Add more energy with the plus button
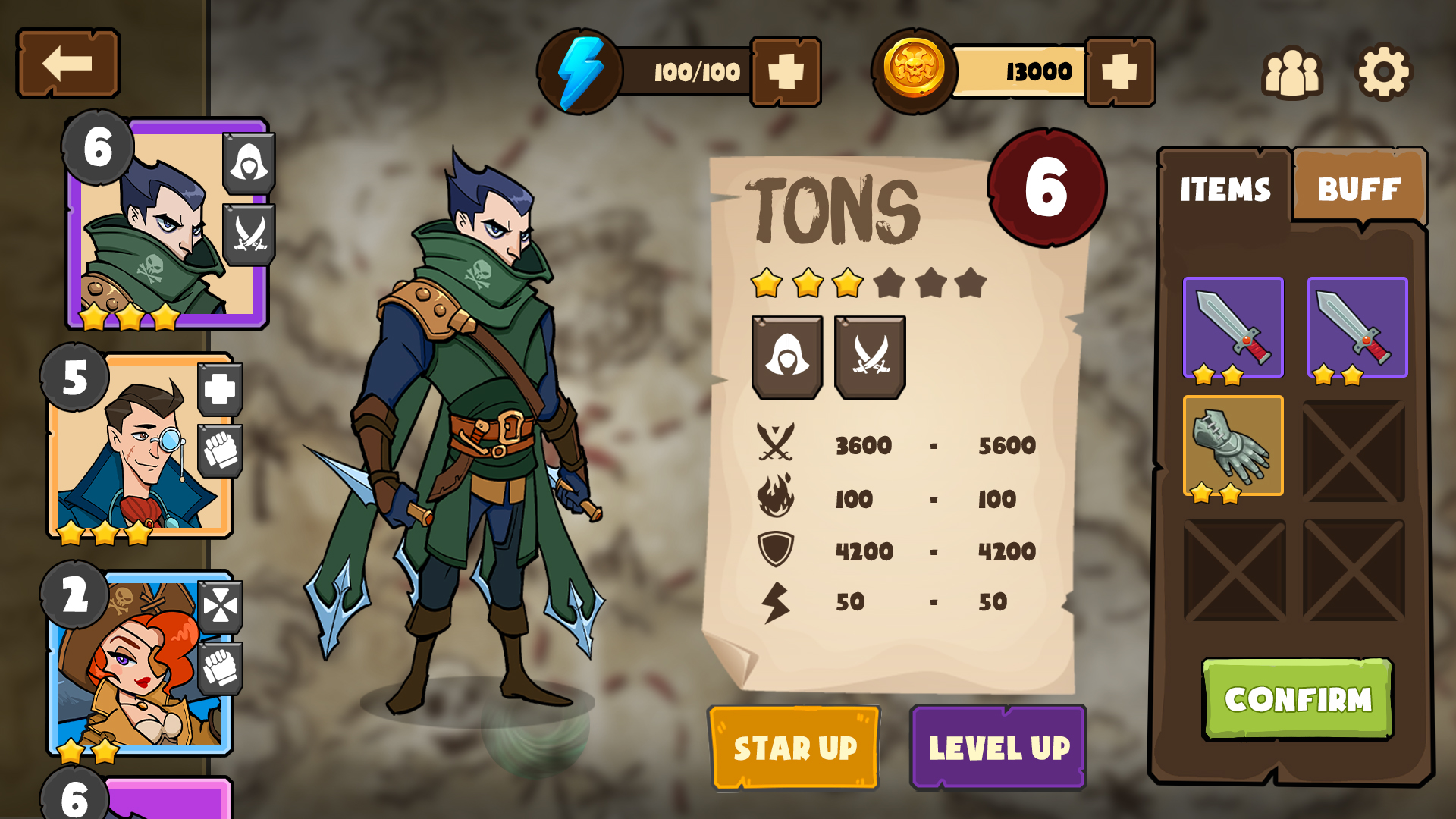Screen dimensions: 1456x819 click(x=786, y=72)
